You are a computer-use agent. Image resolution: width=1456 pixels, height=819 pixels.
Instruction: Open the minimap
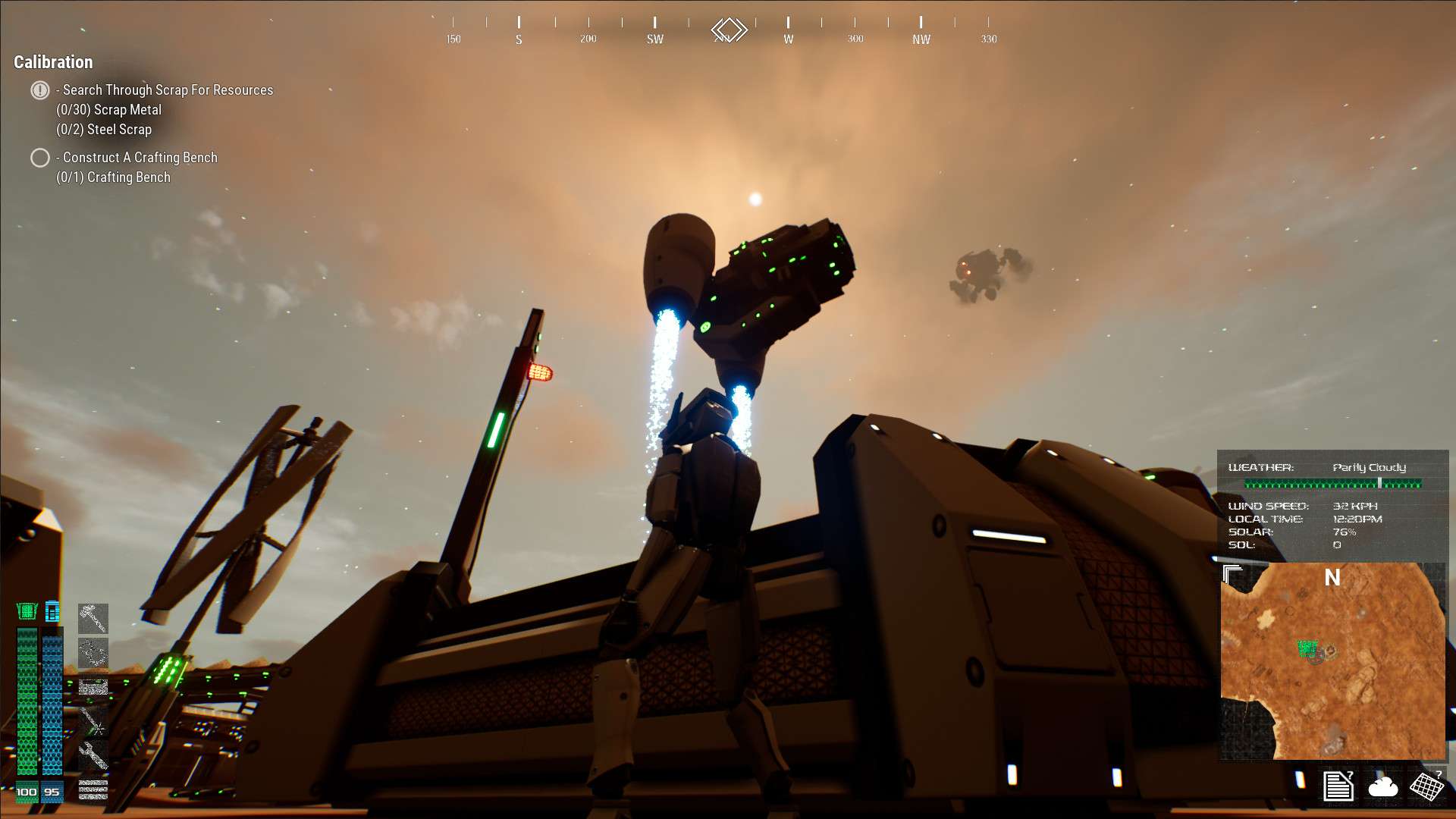(x=1332, y=661)
